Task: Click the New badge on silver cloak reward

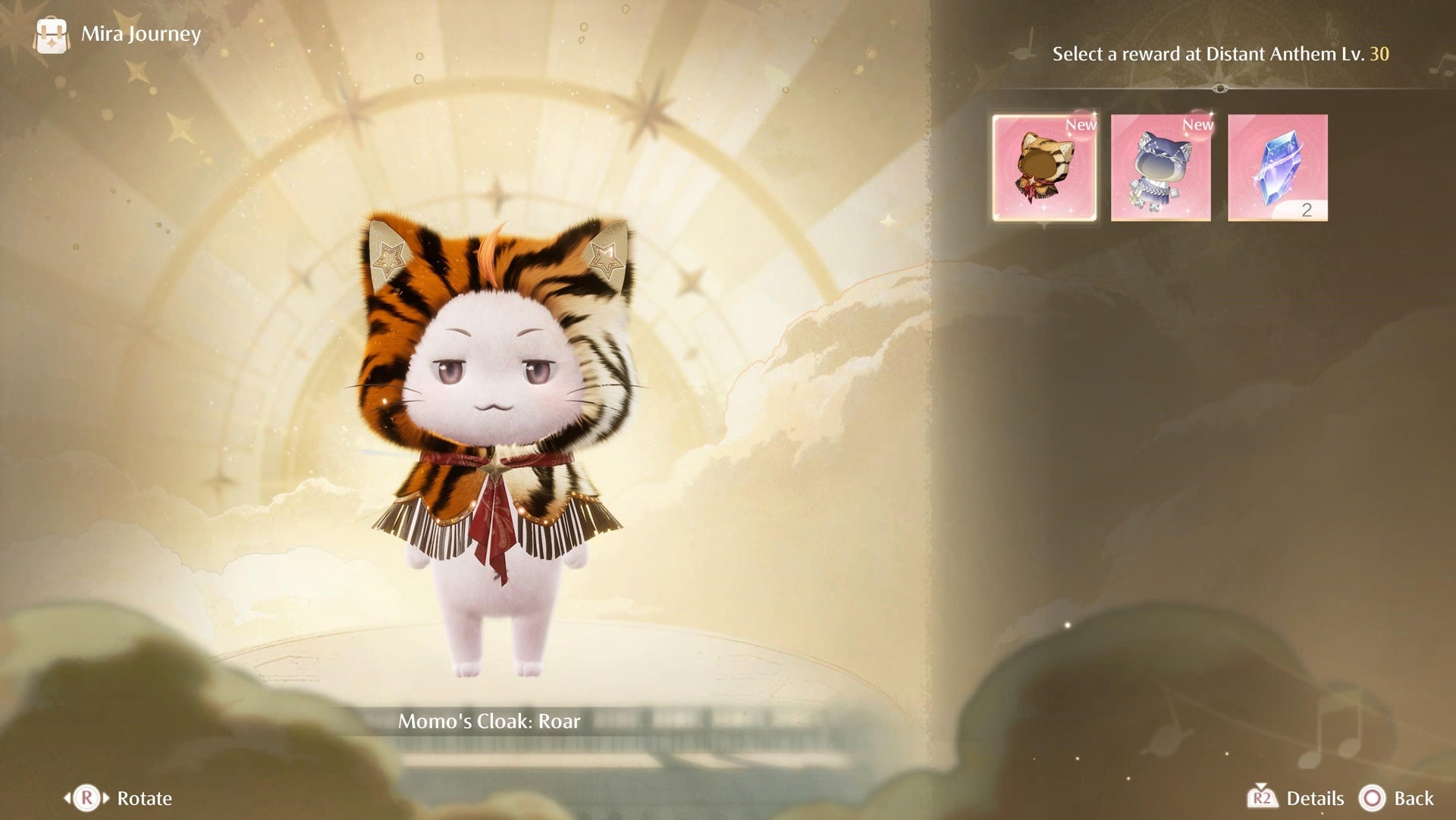Action: 1197,127
